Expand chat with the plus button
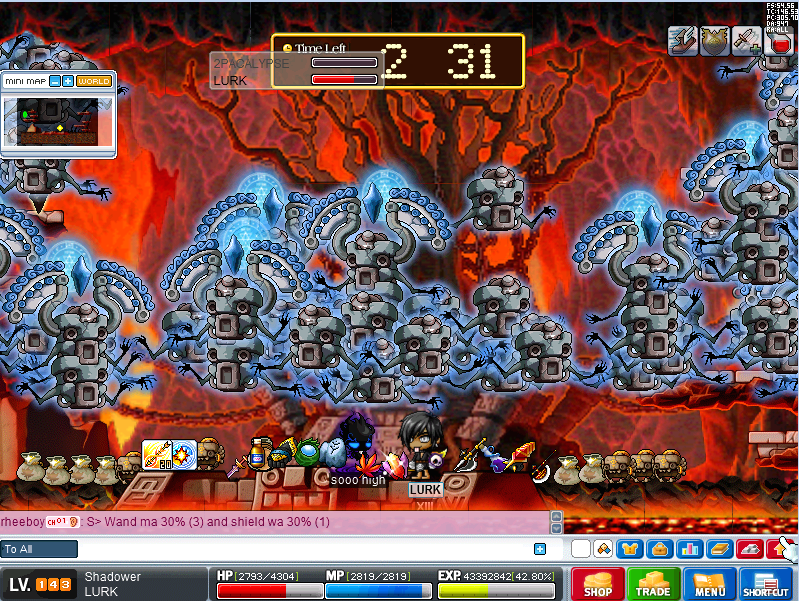Viewport: 799px width, 601px height. pos(540,548)
